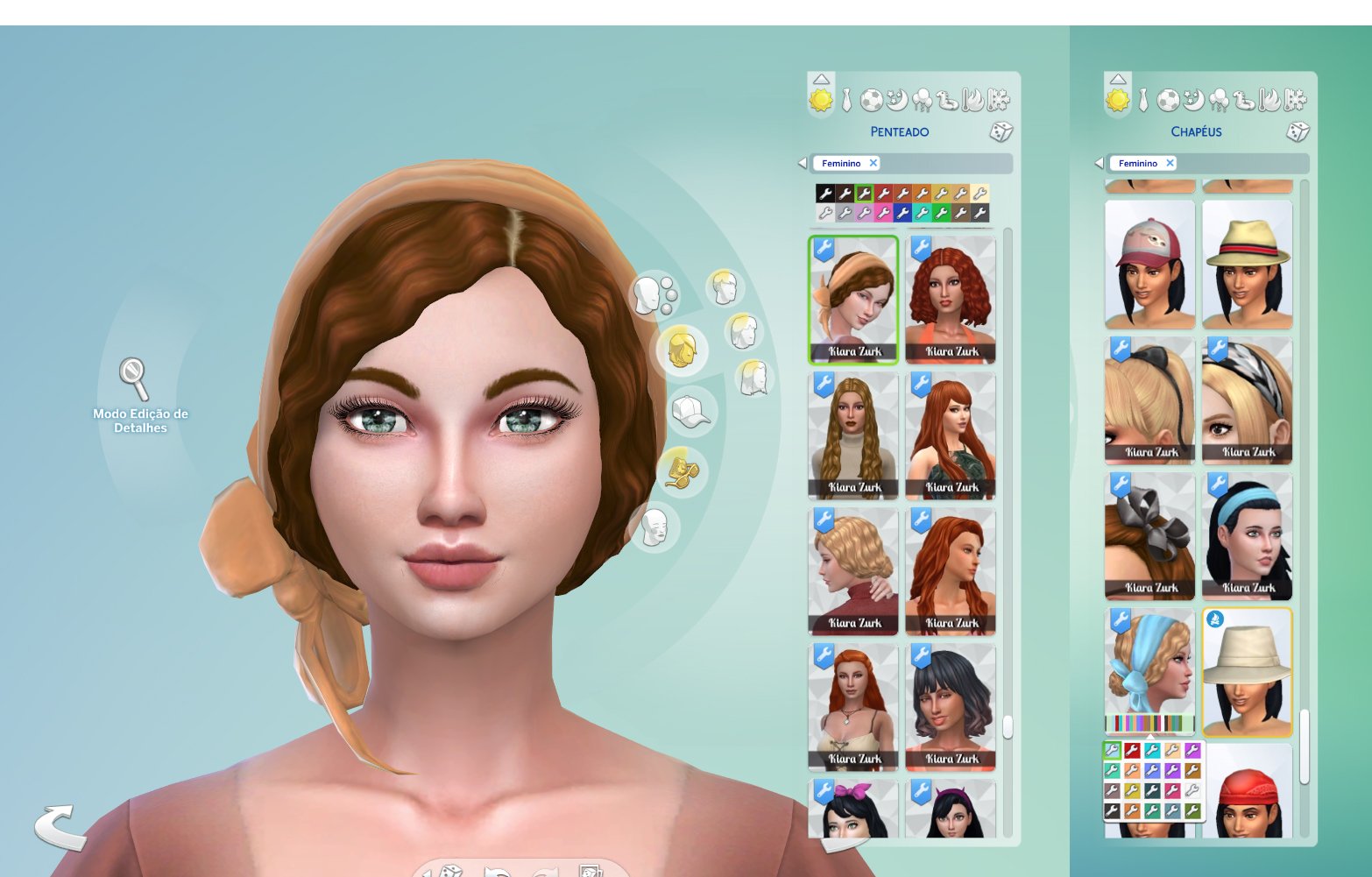
Task: Select Swimwear using the floatie icon
Action: [x=947, y=100]
